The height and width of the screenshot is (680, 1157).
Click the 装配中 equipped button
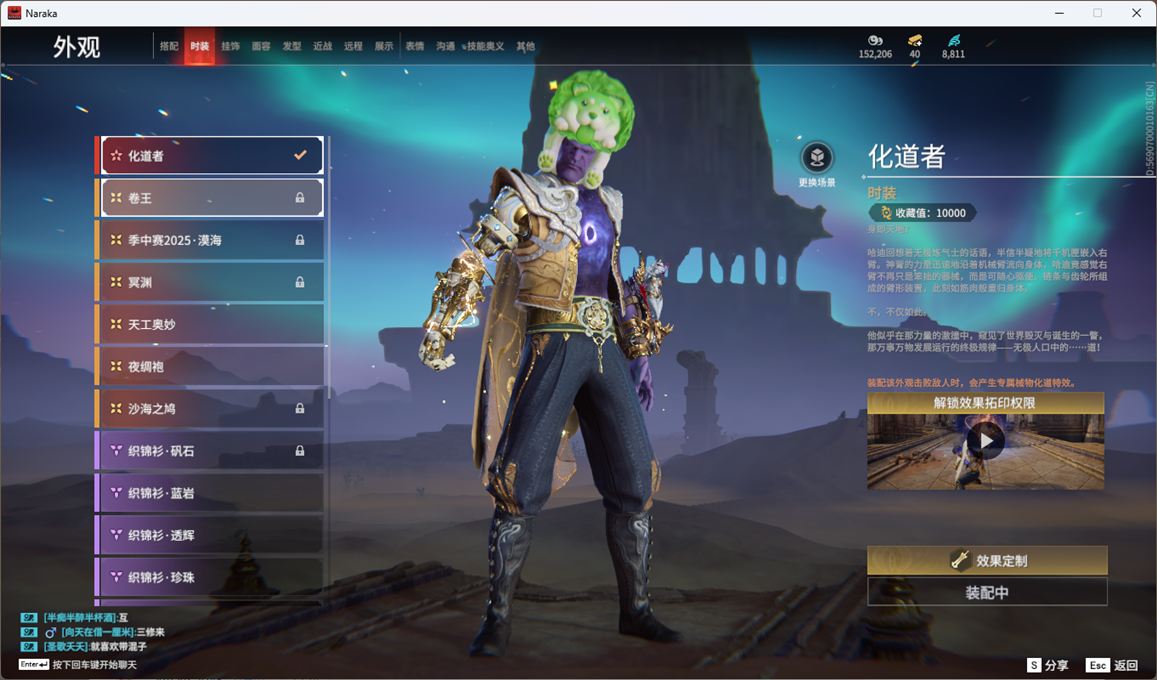click(987, 592)
